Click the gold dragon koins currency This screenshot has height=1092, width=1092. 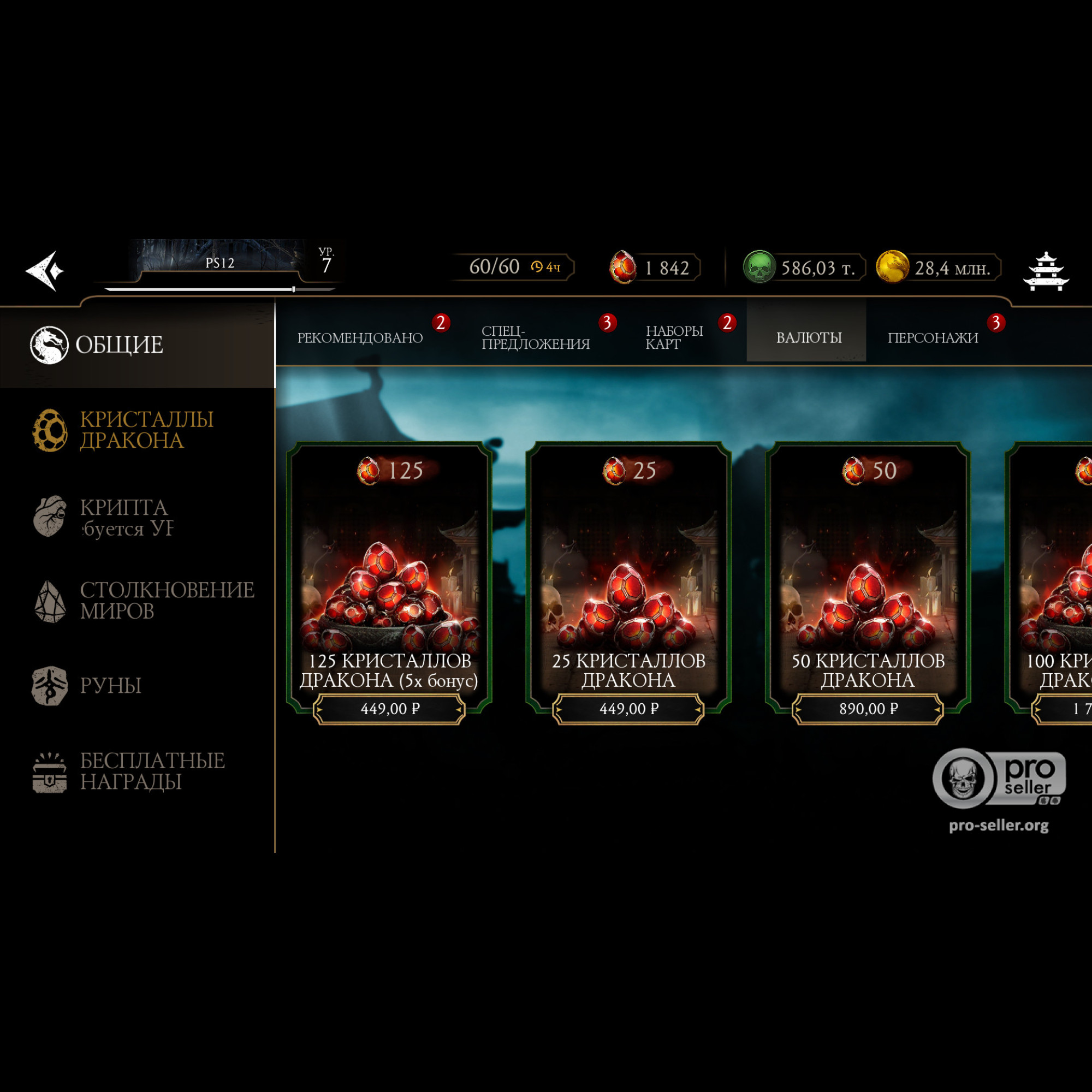938,268
